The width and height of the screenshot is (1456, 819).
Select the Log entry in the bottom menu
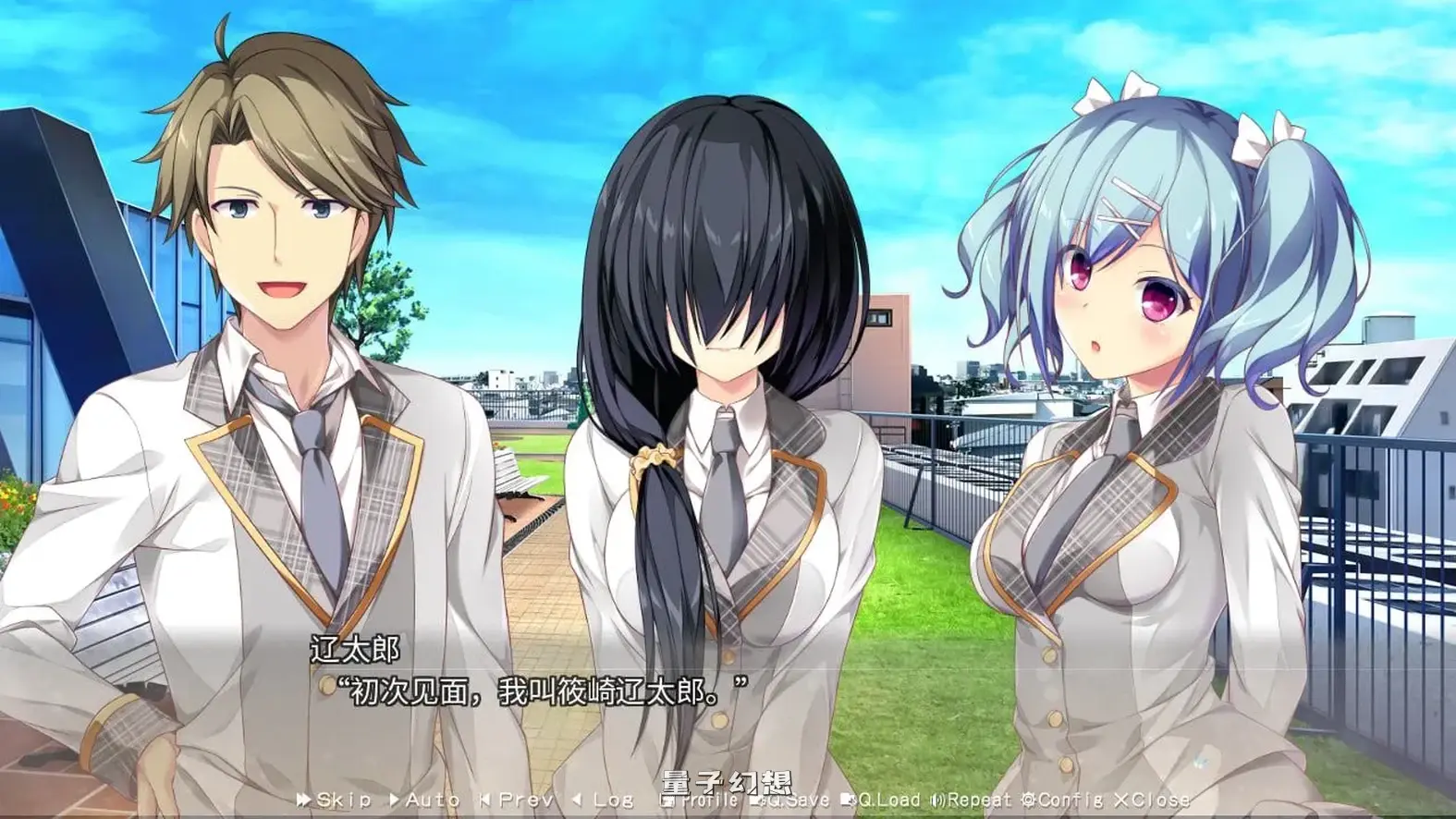point(612,801)
